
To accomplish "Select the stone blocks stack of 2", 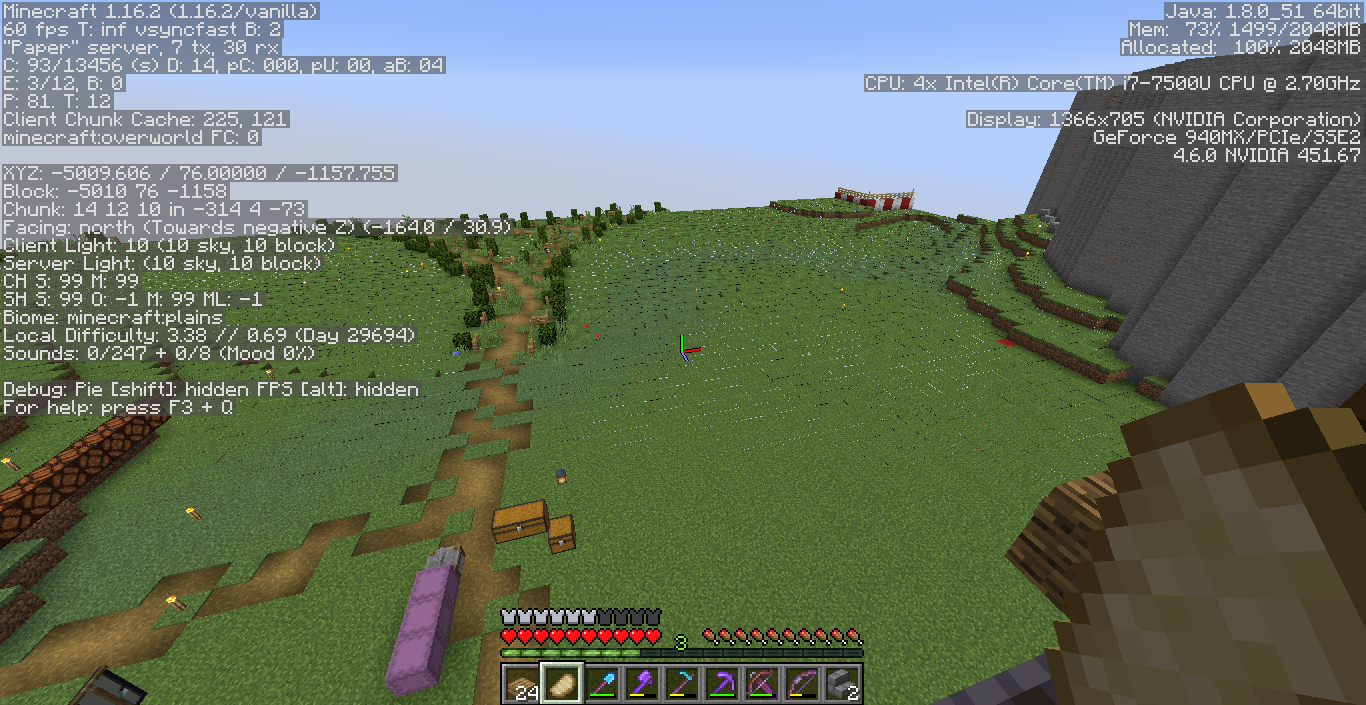I will pyautogui.click(x=841, y=684).
